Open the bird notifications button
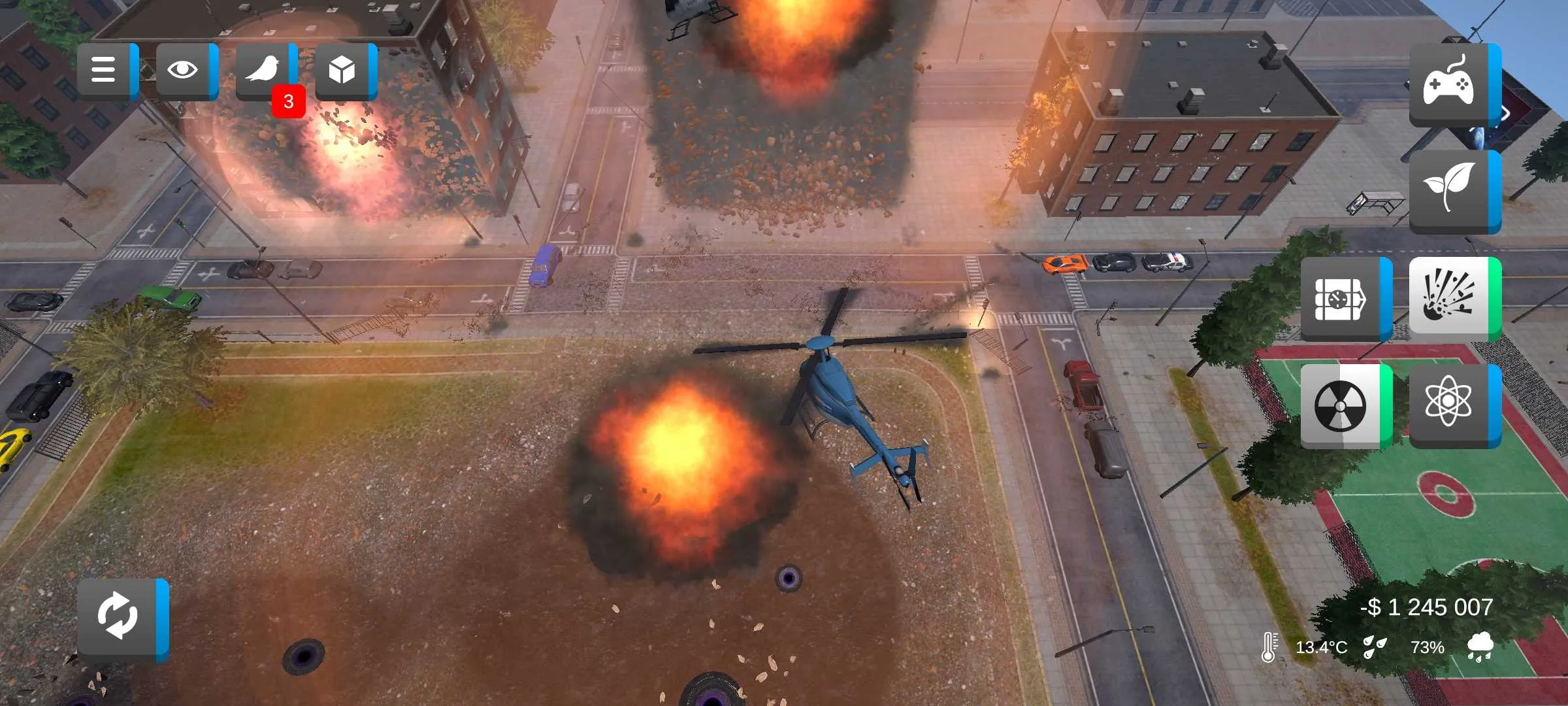1568x706 pixels. [263, 70]
